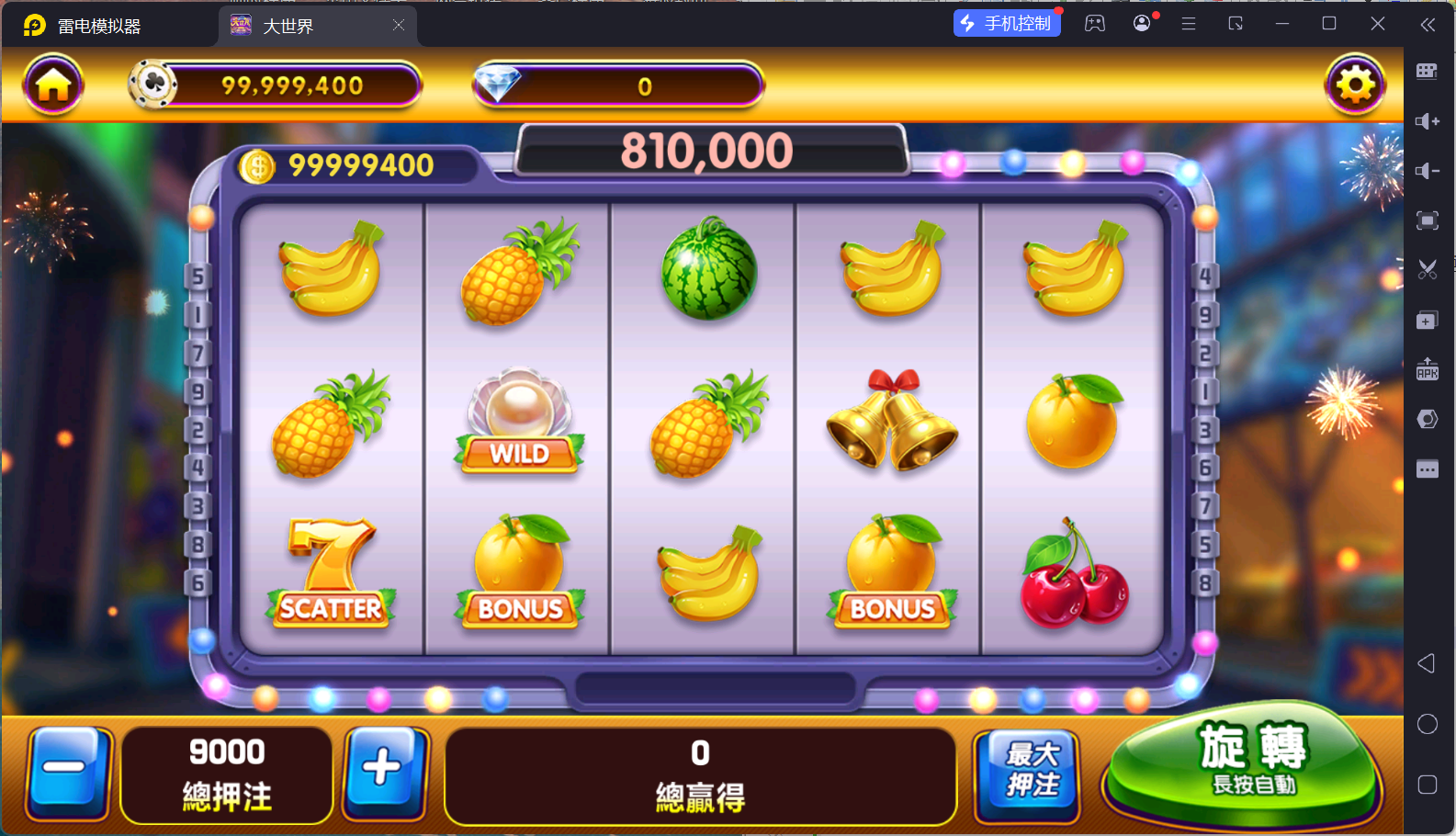This screenshot has width=1456, height=836.
Task: Open the 手机控制 phone control option
Action: (x=1007, y=24)
